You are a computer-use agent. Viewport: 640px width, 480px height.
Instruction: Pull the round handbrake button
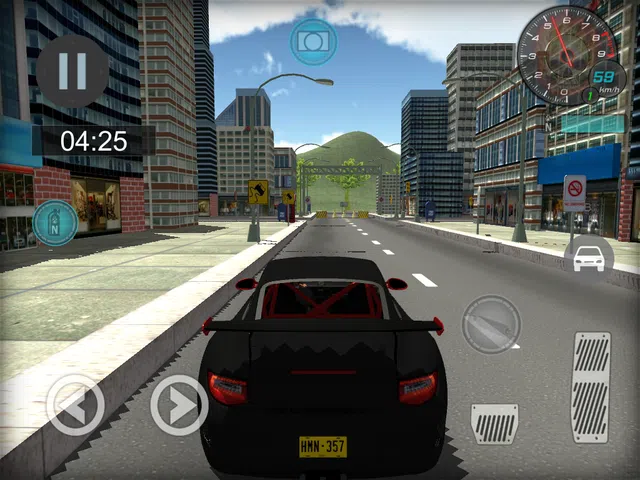(x=491, y=324)
